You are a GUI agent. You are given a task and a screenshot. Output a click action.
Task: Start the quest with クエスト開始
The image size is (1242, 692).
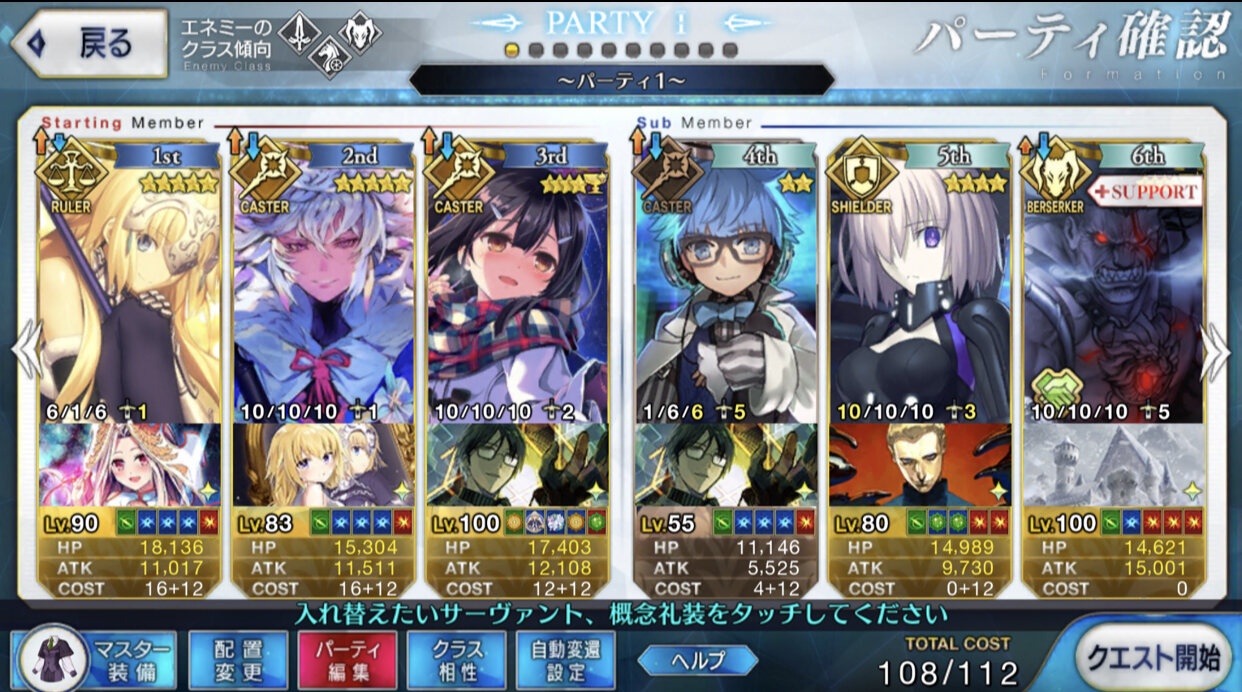(x=1150, y=655)
